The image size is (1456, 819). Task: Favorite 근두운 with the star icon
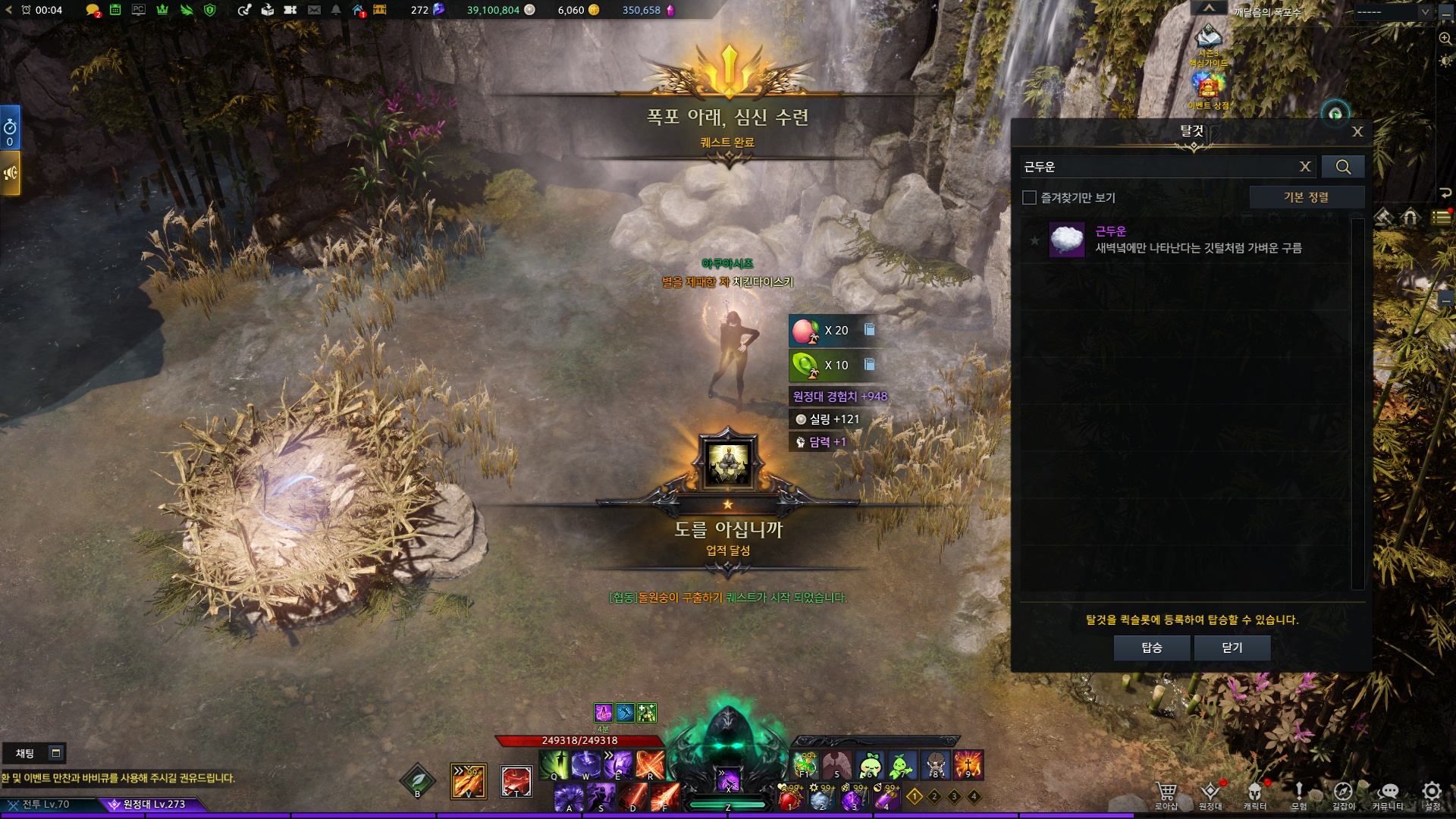point(1034,240)
